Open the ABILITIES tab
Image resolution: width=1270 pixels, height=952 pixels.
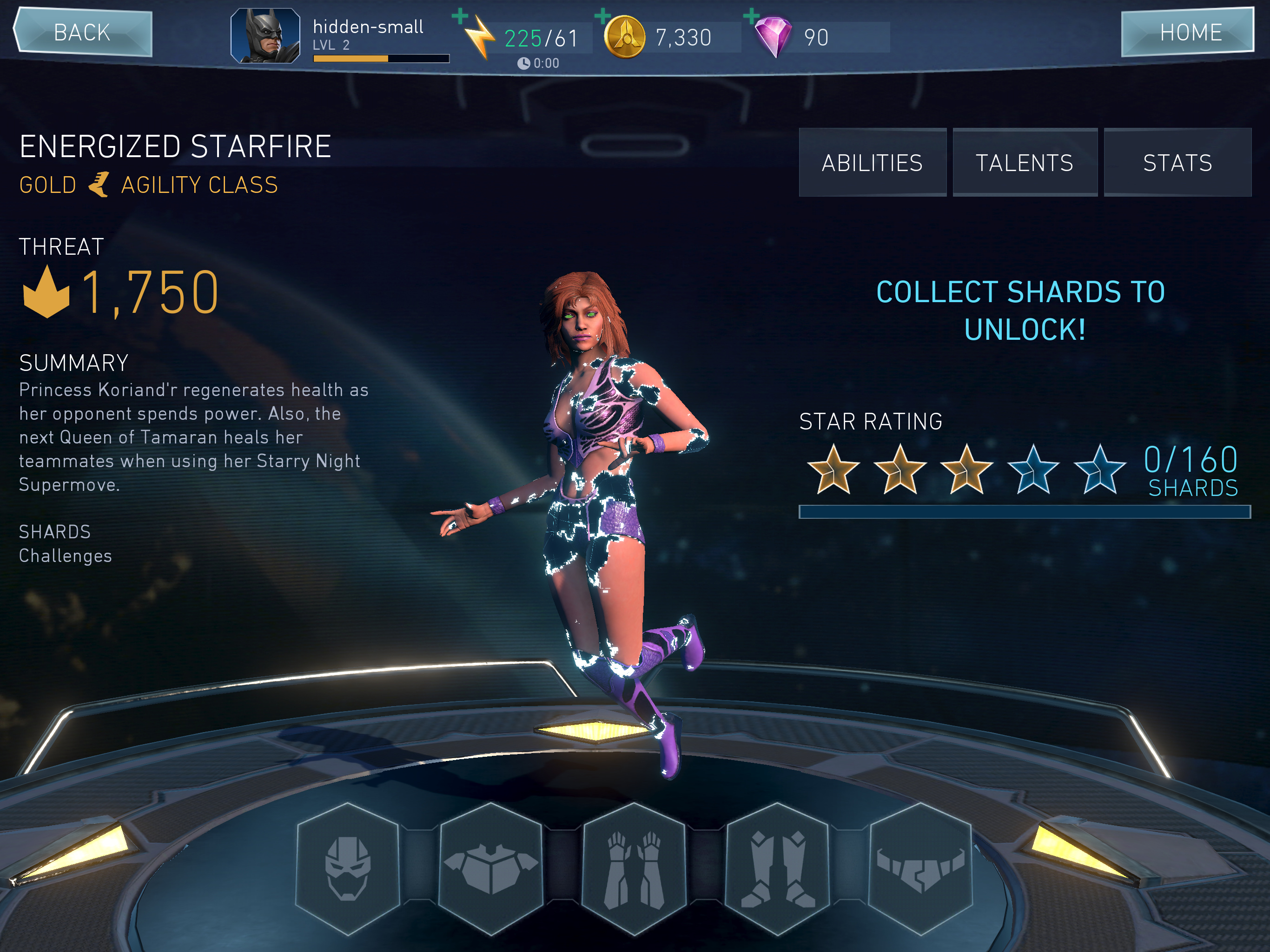click(x=872, y=163)
